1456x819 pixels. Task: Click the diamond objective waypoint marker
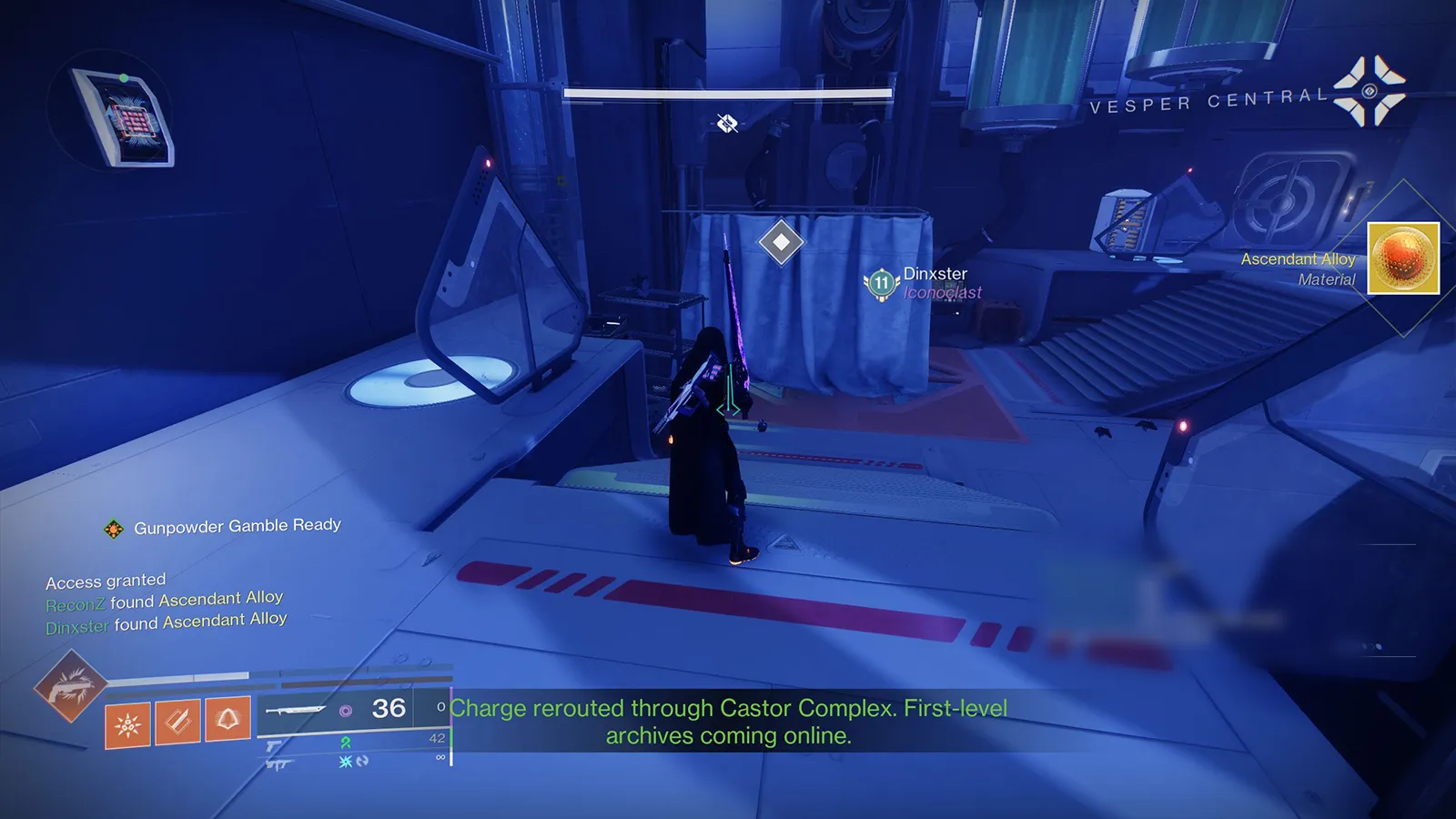pyautogui.click(x=781, y=242)
